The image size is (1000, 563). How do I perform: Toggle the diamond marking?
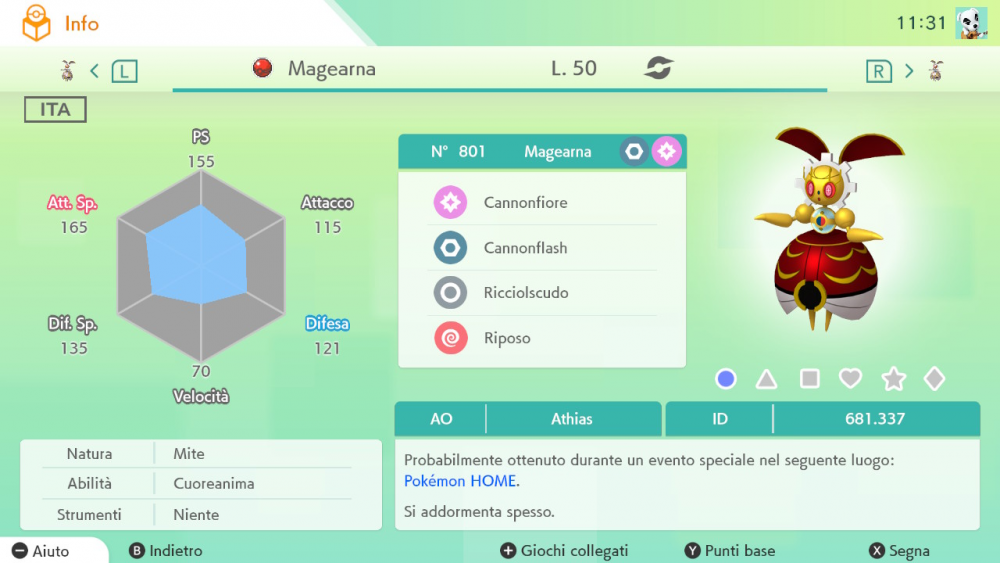(x=934, y=379)
